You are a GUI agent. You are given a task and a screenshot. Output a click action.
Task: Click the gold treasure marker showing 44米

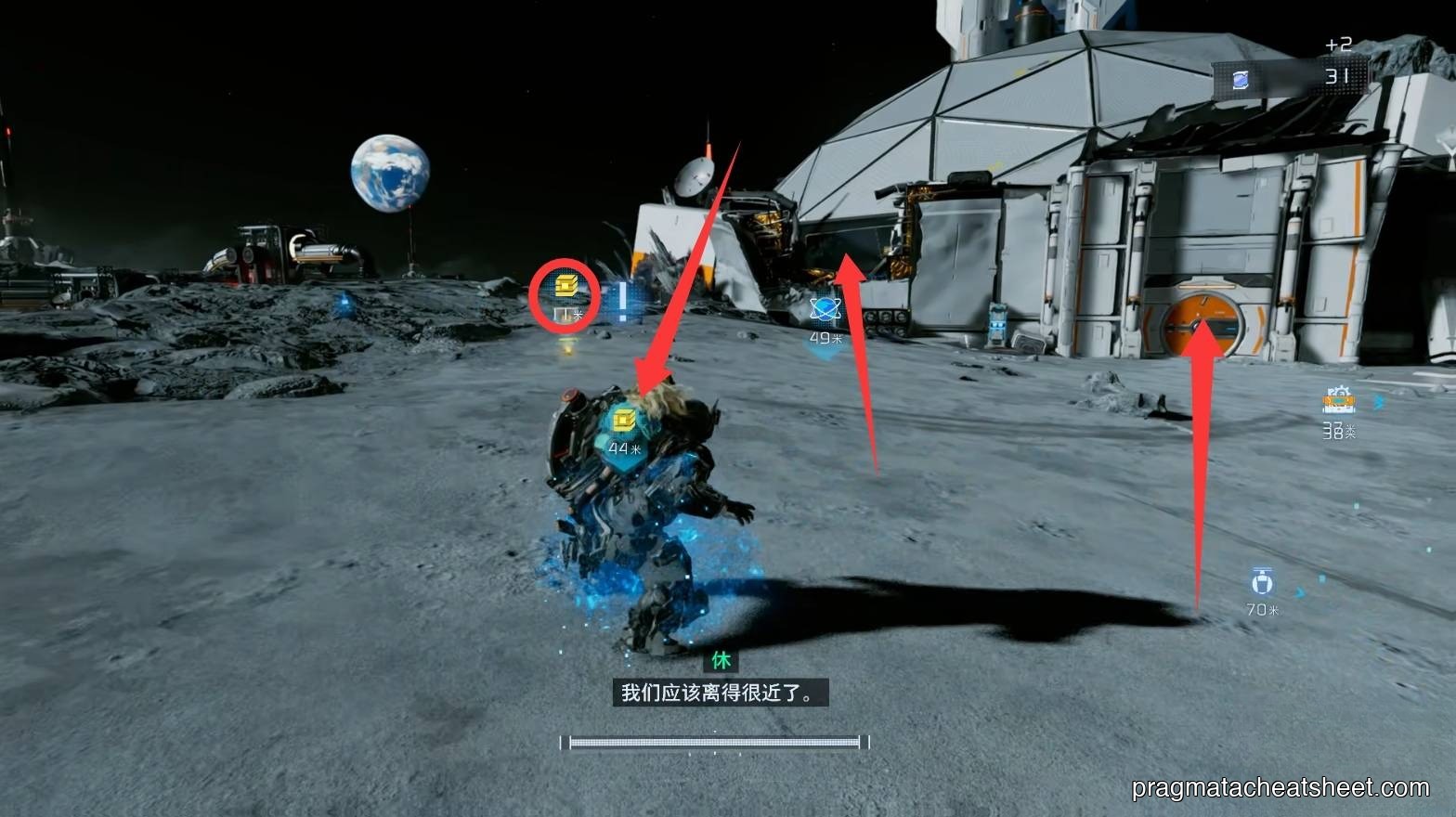tap(624, 421)
